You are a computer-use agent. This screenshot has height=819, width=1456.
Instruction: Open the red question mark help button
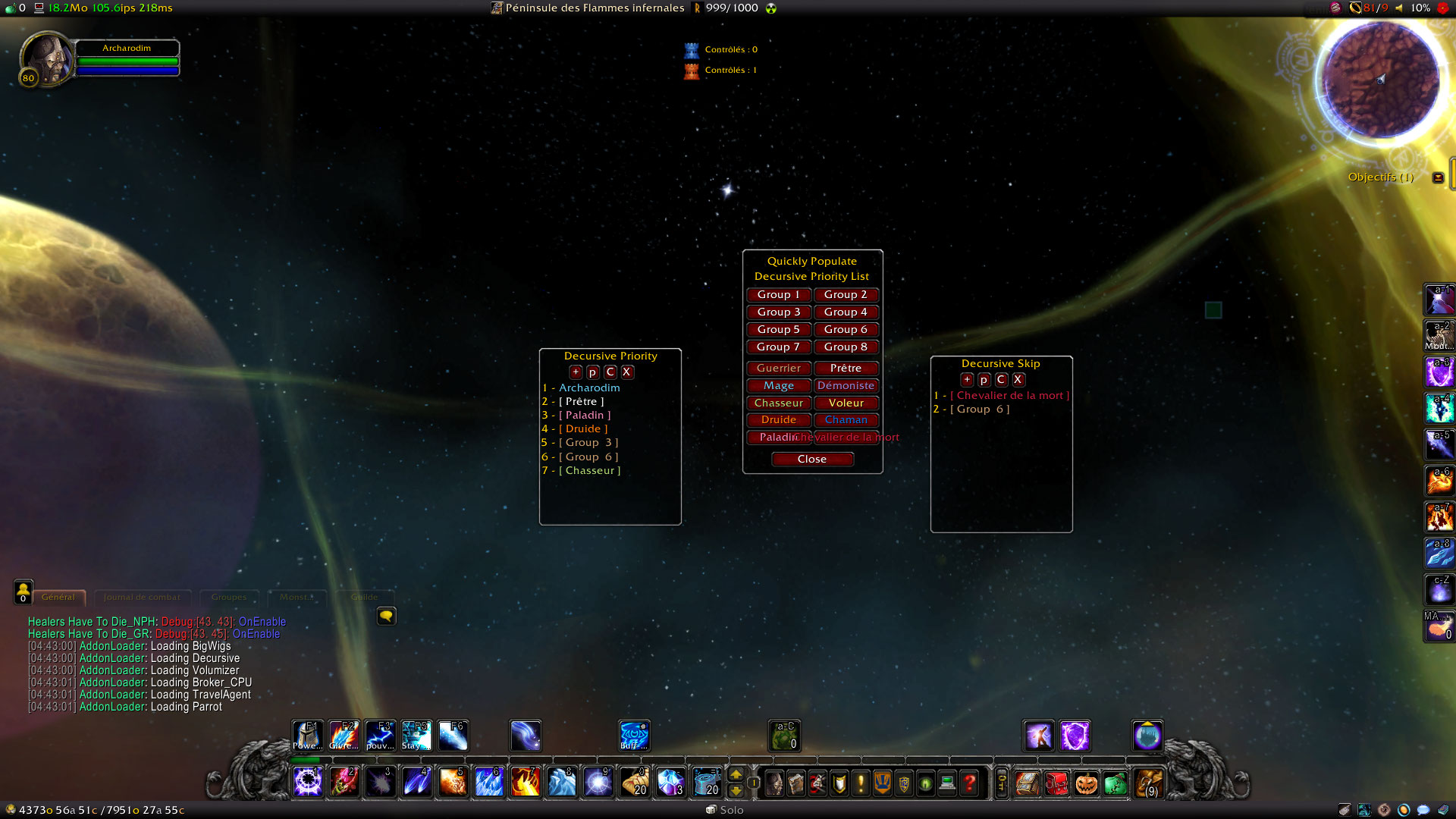969,783
